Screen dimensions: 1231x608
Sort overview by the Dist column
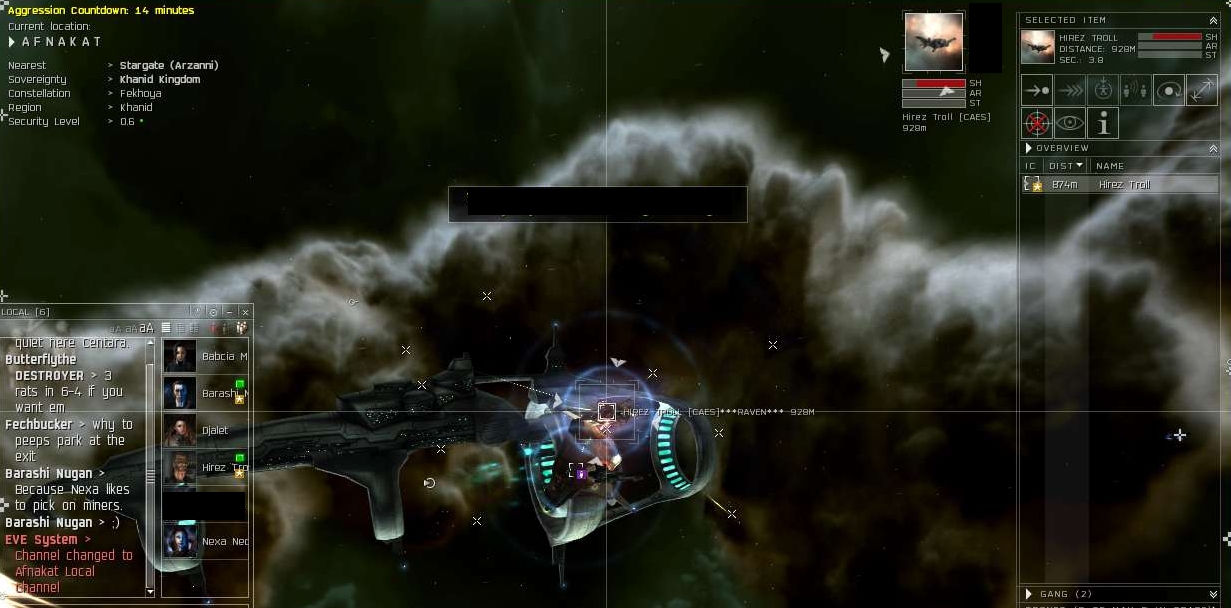pyautogui.click(x=1064, y=166)
